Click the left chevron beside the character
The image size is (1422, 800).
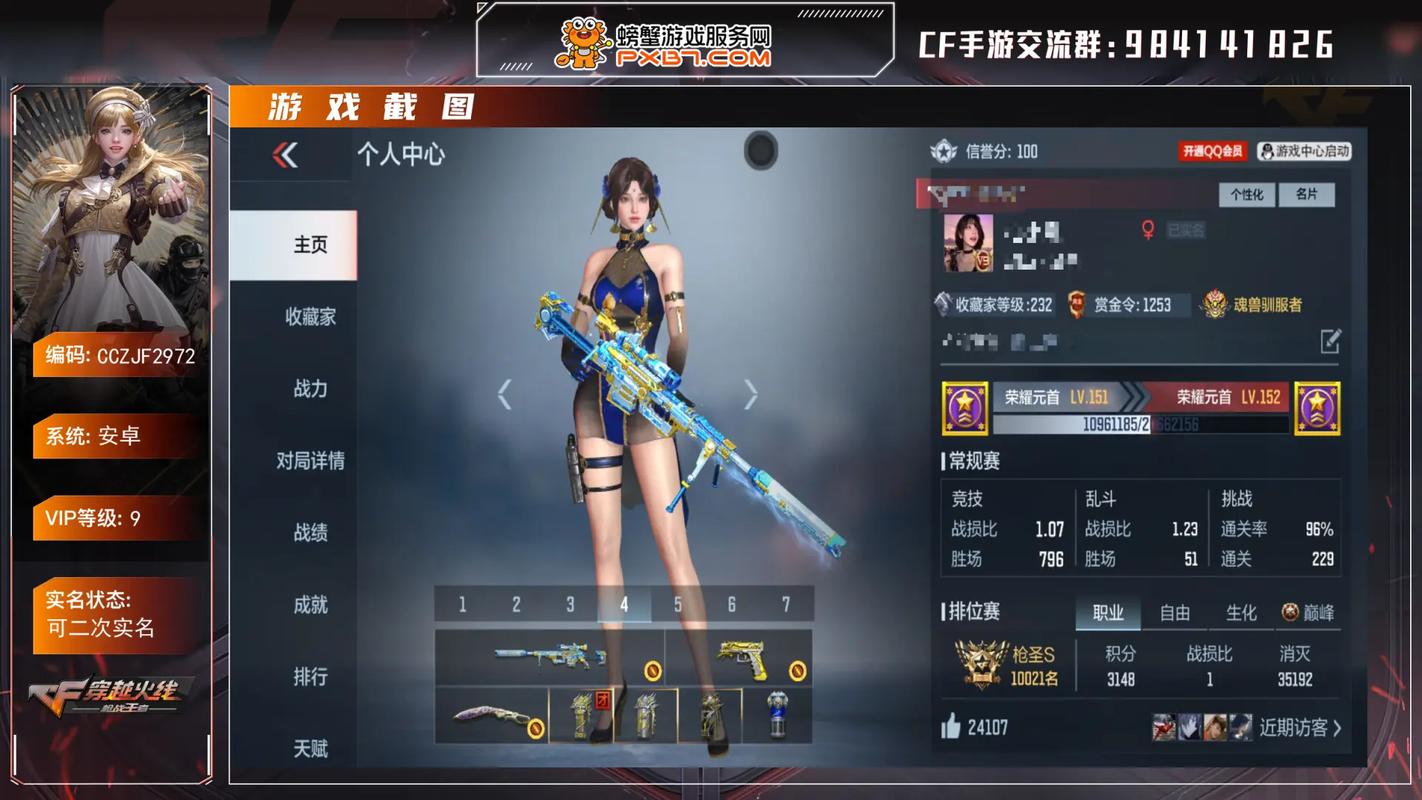tap(506, 394)
